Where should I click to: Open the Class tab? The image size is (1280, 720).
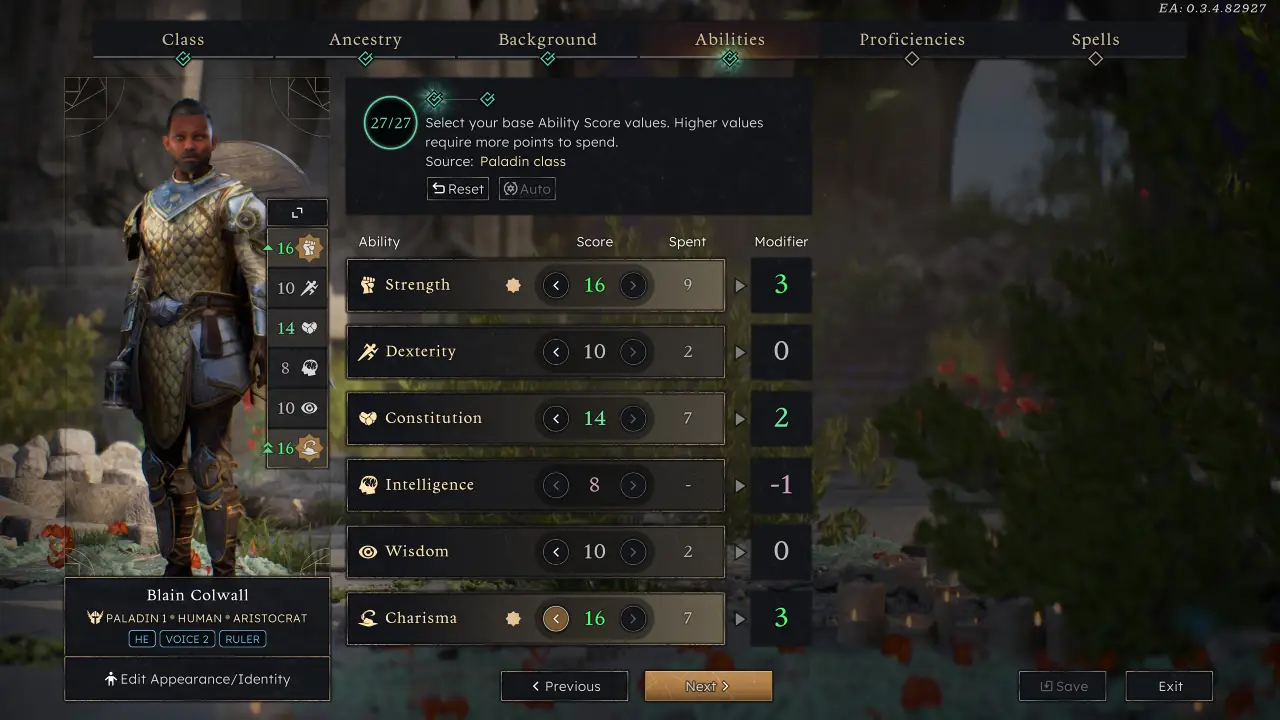coord(183,39)
